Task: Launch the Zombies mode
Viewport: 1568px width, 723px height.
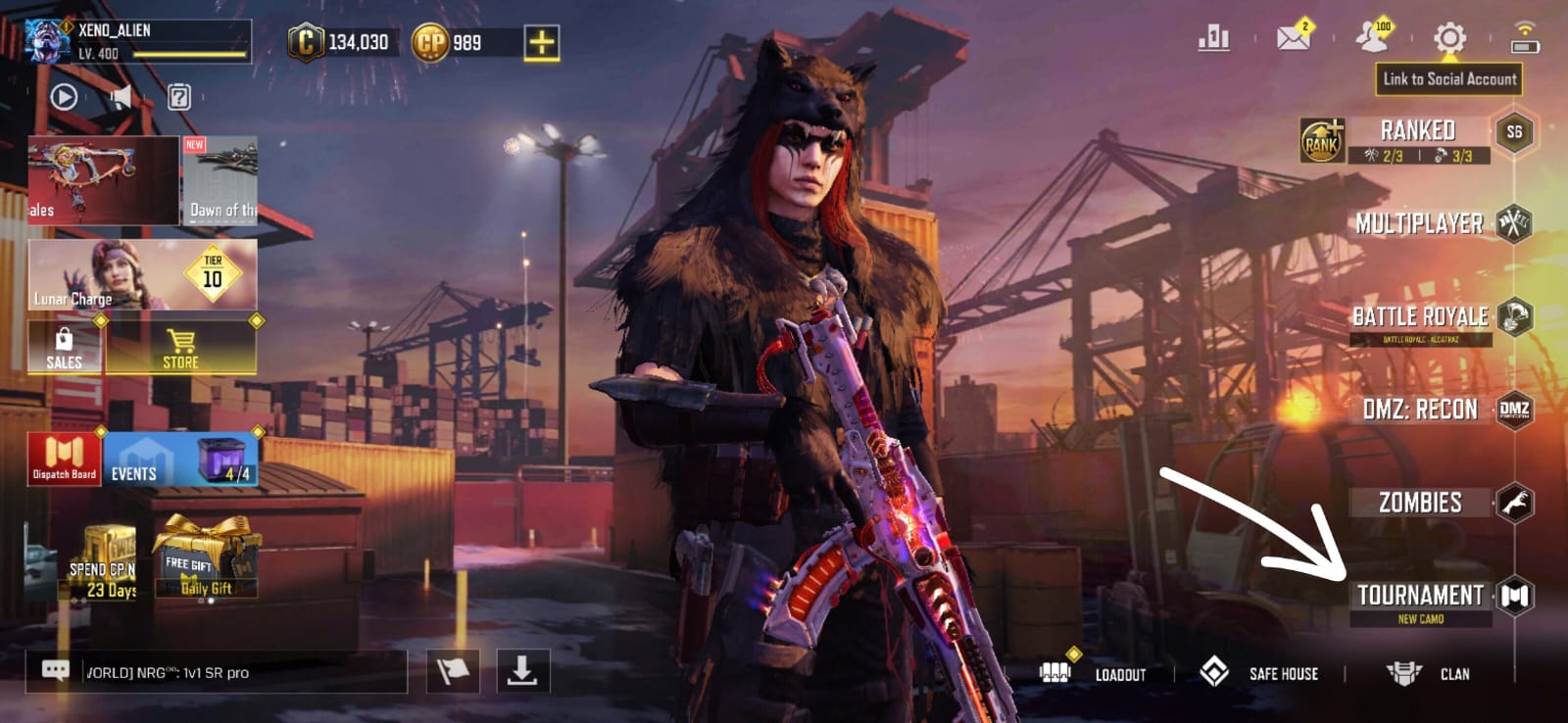Action: 1420,503
